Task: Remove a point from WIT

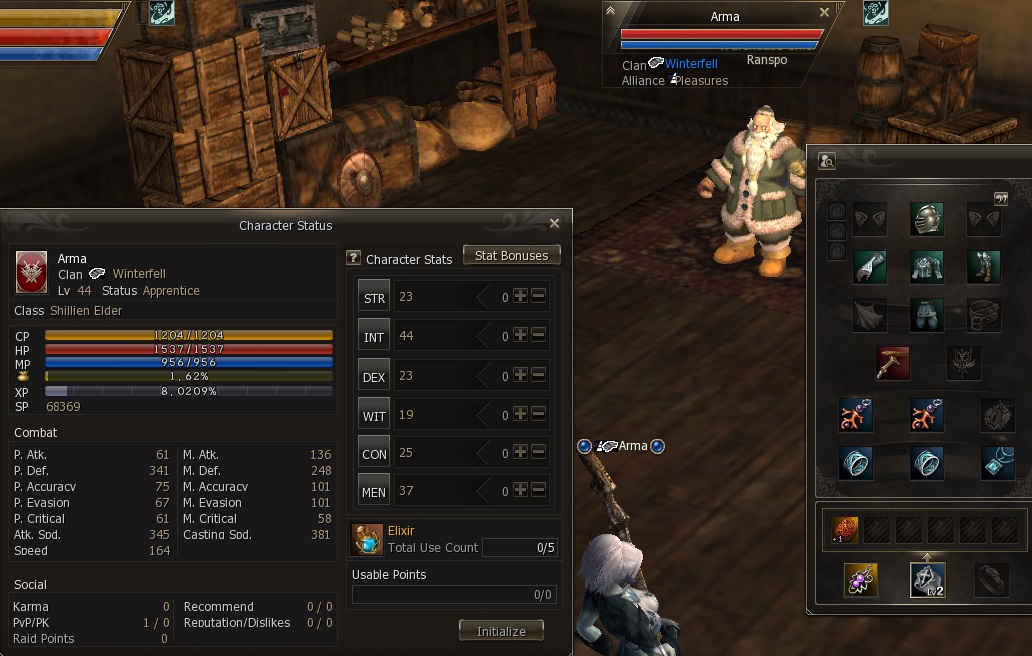Action: click(538, 414)
